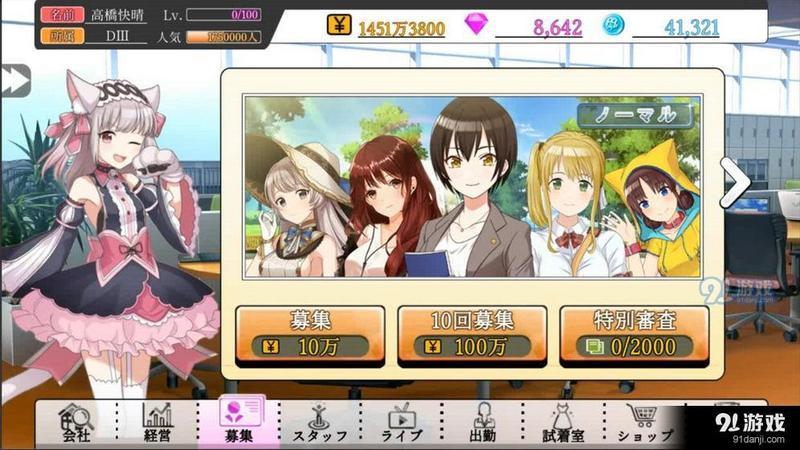Select the 募集 tab in bottom bar

pos(239,423)
